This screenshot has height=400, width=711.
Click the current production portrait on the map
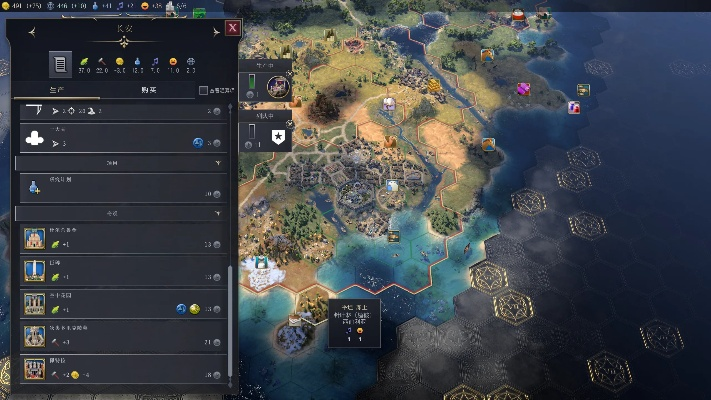pos(278,87)
